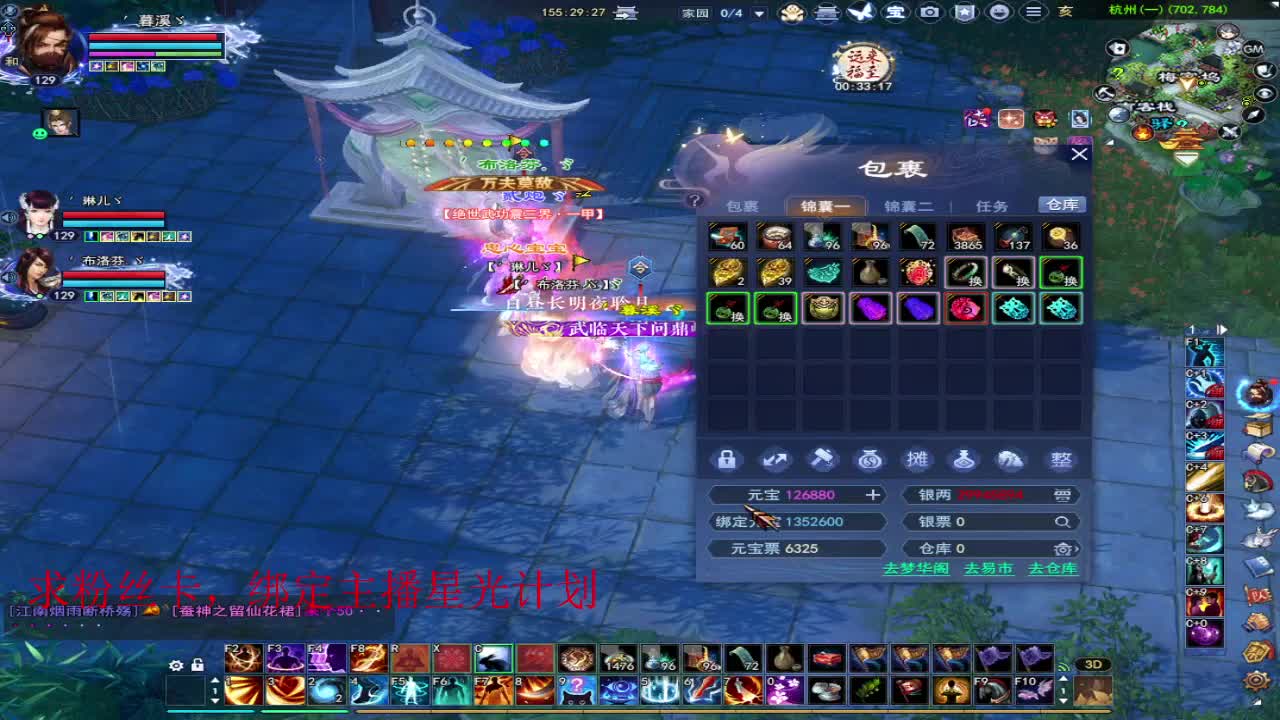Image resolution: width=1280 pixels, height=720 pixels.
Task: Click the sort arrows icon in bag toolbar
Action: point(775,459)
